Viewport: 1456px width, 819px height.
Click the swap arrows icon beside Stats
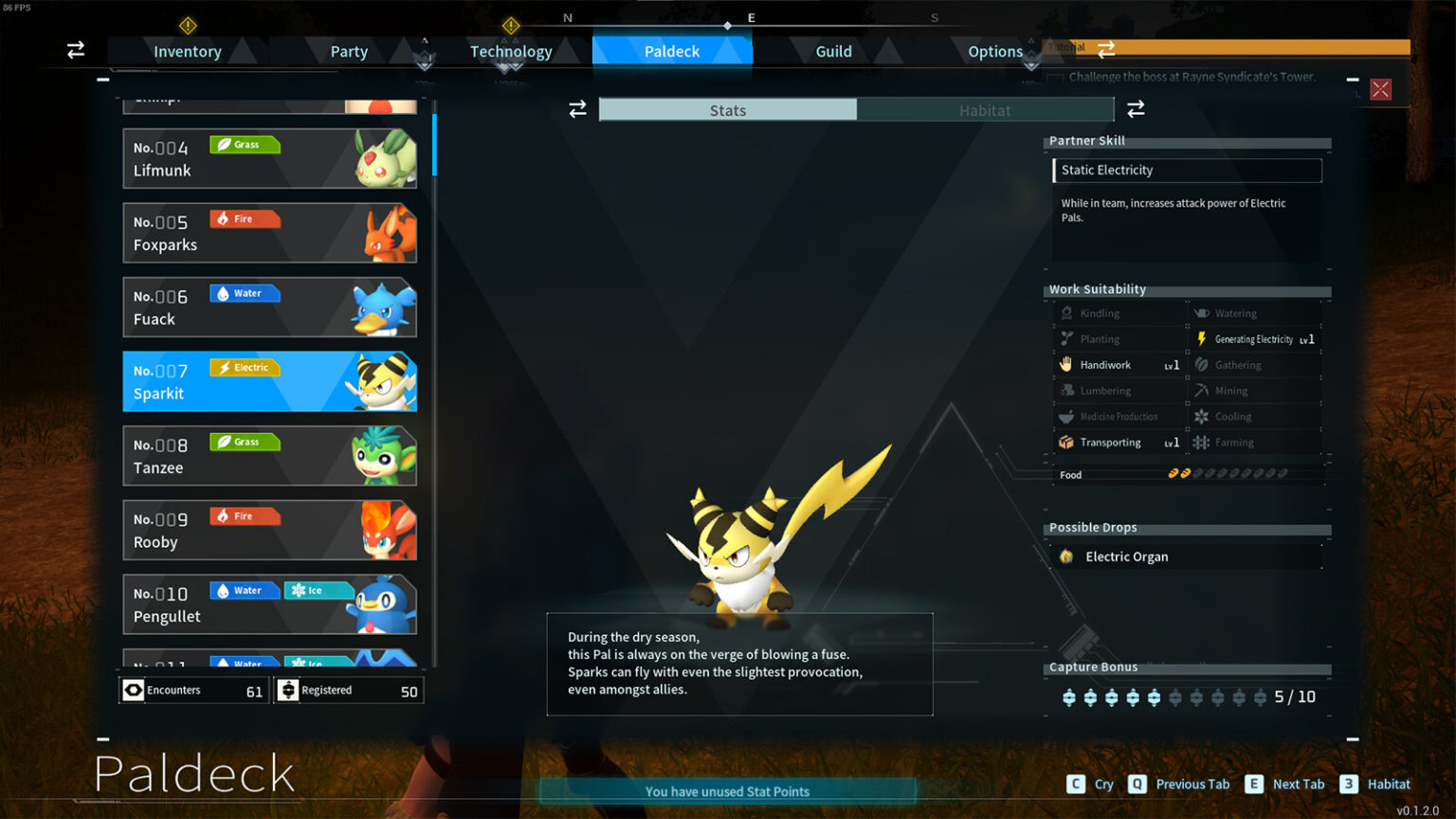[x=578, y=109]
